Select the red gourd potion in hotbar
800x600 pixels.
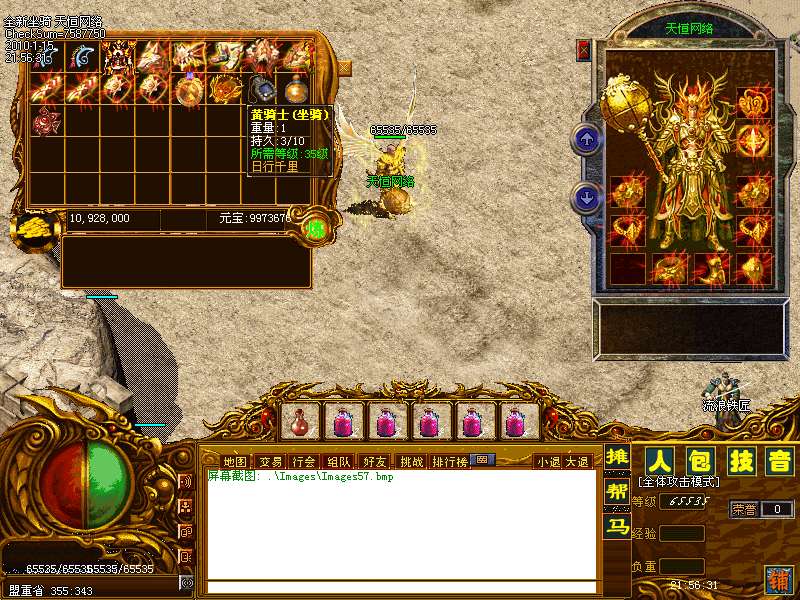300,423
